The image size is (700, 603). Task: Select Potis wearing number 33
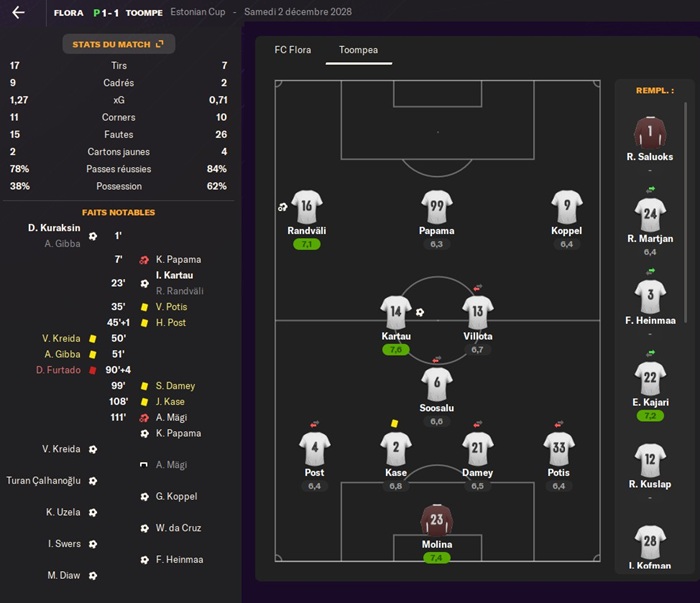559,449
